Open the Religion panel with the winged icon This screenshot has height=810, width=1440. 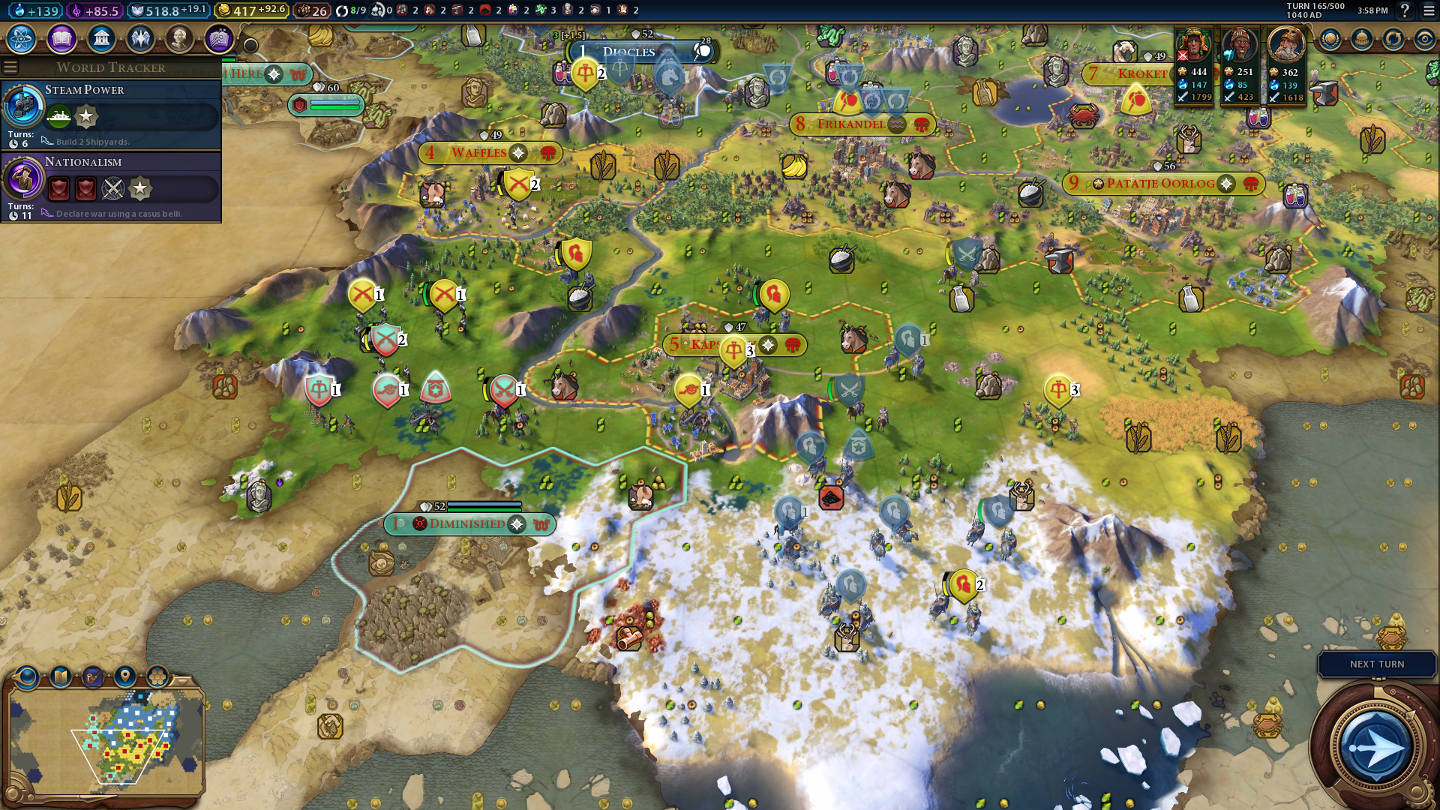[x=140, y=39]
